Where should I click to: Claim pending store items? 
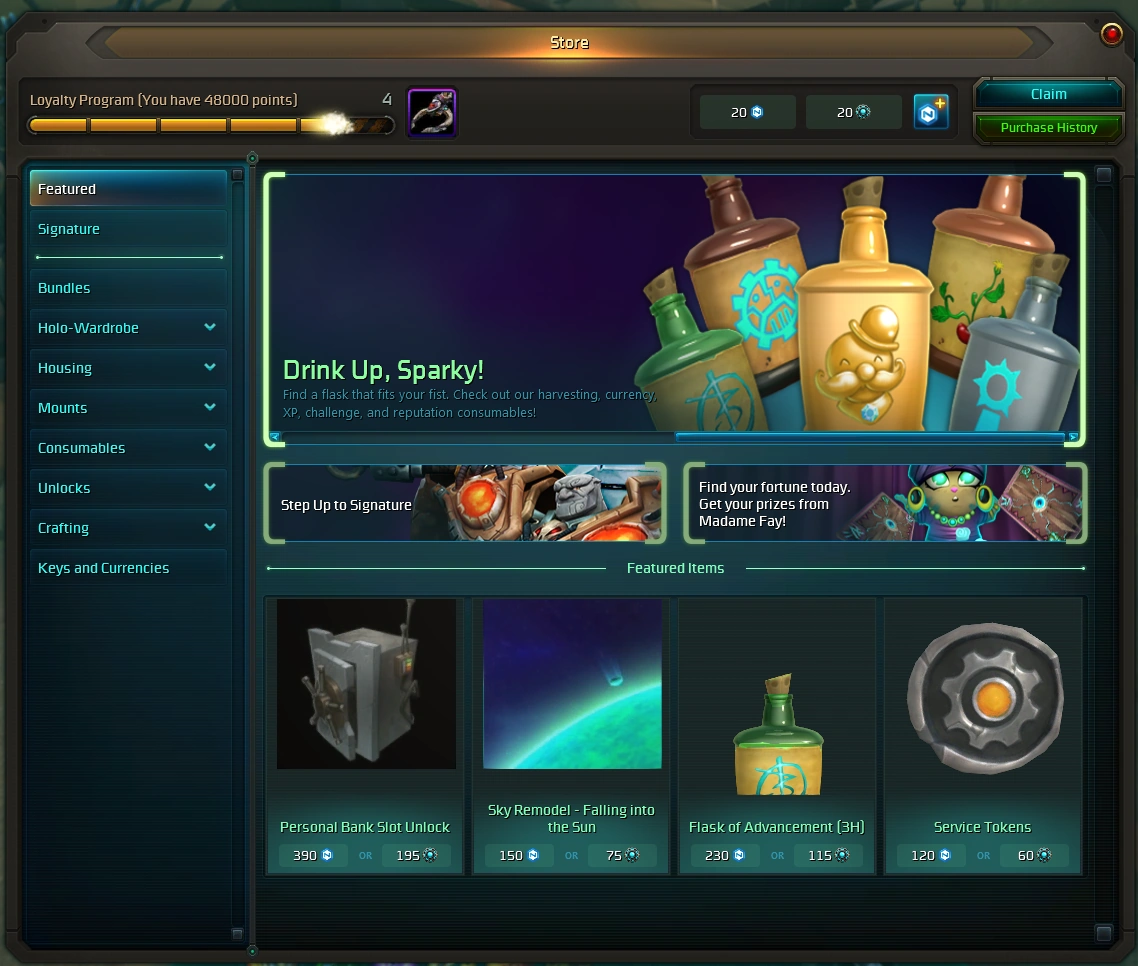click(x=1048, y=94)
